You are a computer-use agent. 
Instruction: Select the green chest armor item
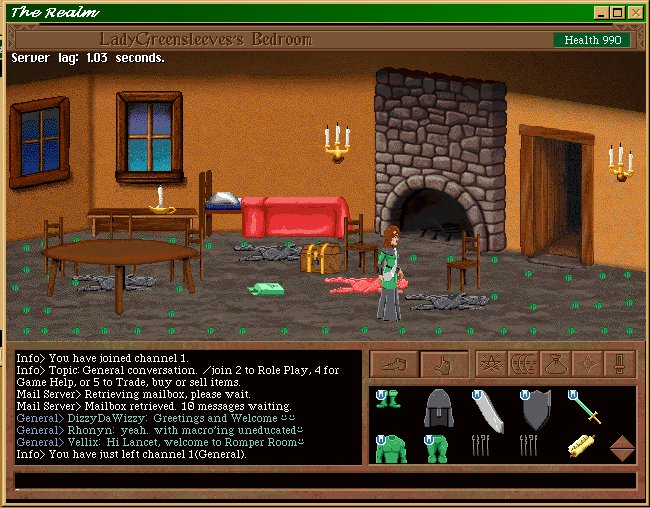pyautogui.click(x=390, y=448)
